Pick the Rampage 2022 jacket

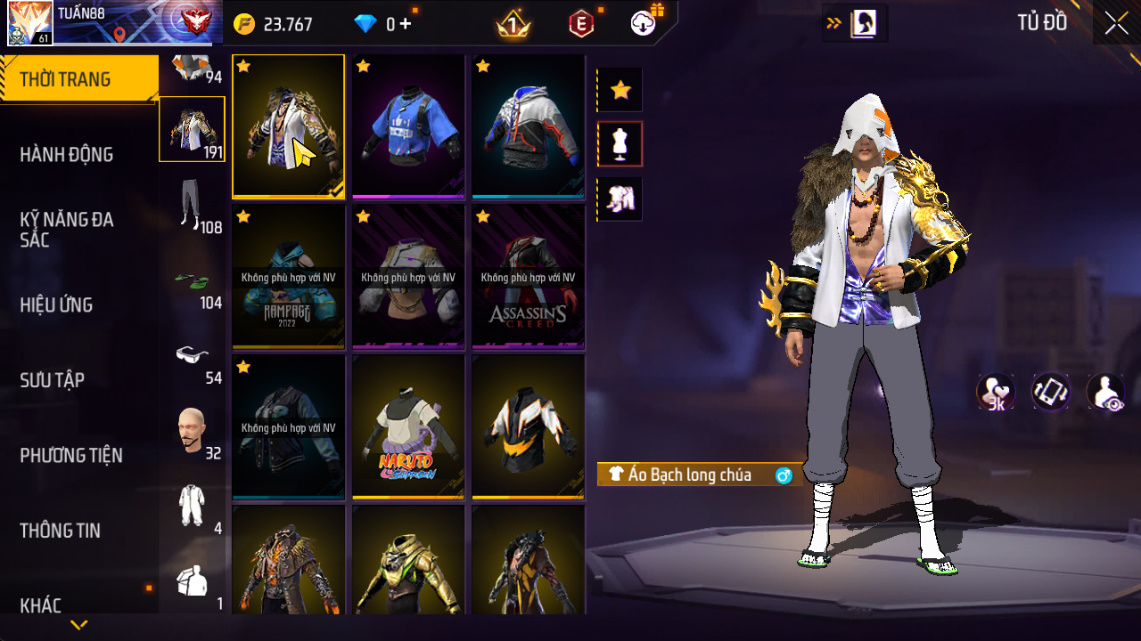click(288, 277)
